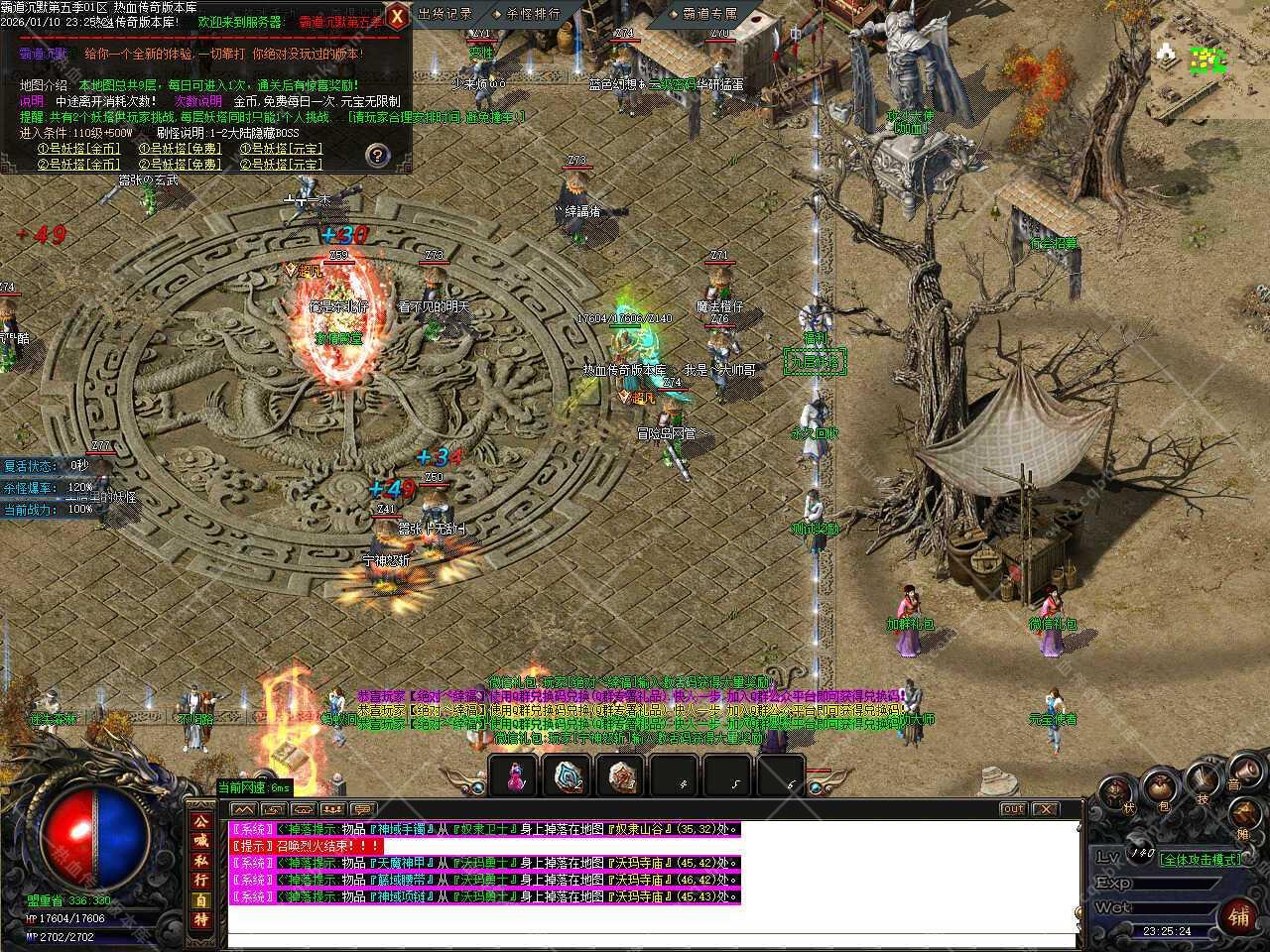The width and height of the screenshot is (1270, 952).
Task: Open the question mark help button
Action: coord(377,155)
